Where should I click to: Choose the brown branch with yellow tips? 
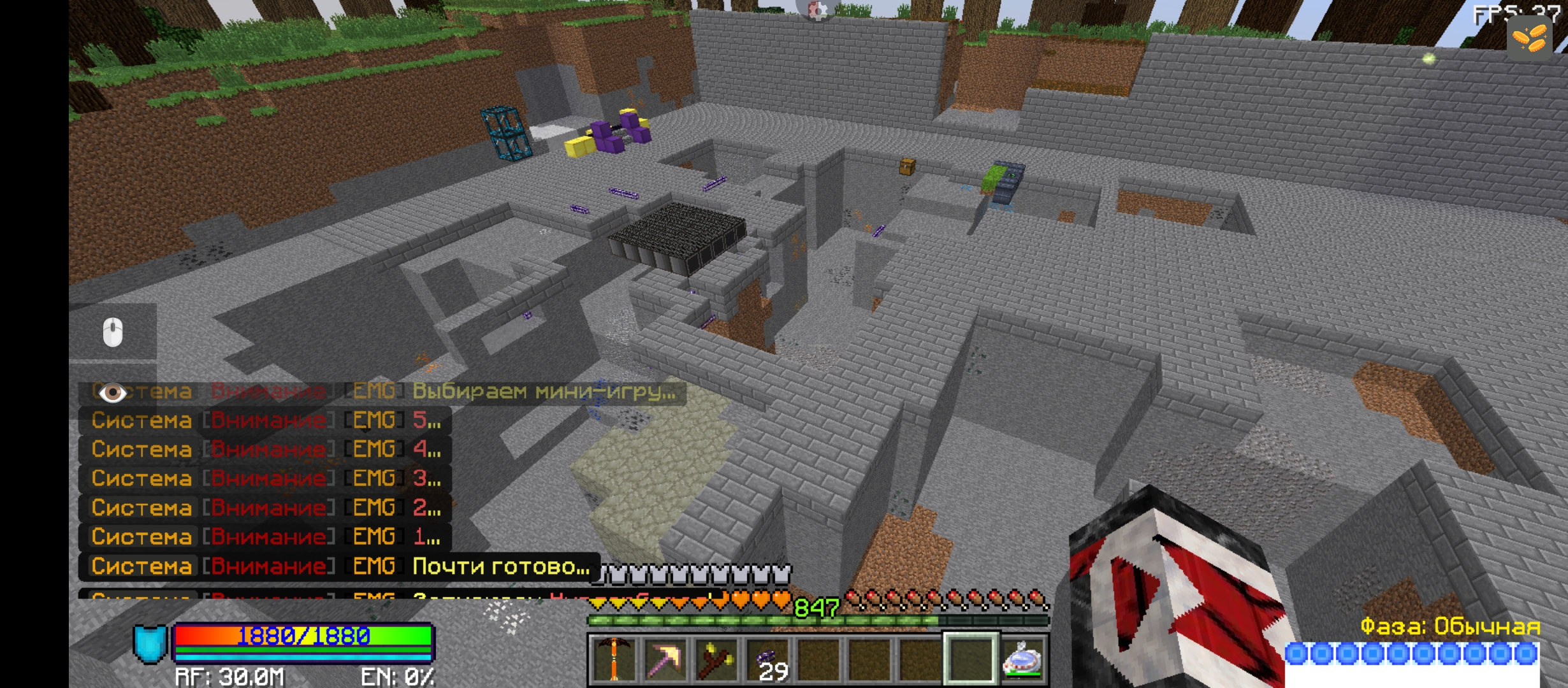coord(715,659)
